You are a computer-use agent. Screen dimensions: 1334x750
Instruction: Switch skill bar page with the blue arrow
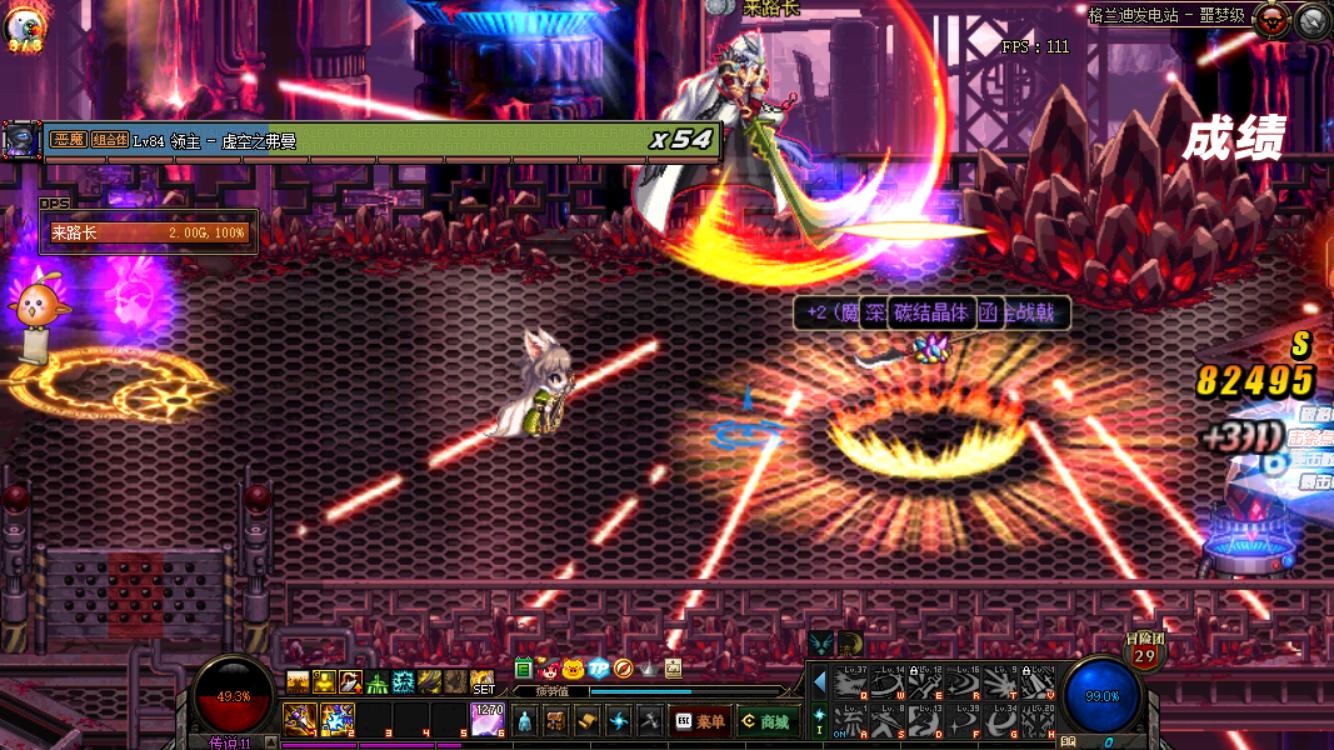coord(819,682)
